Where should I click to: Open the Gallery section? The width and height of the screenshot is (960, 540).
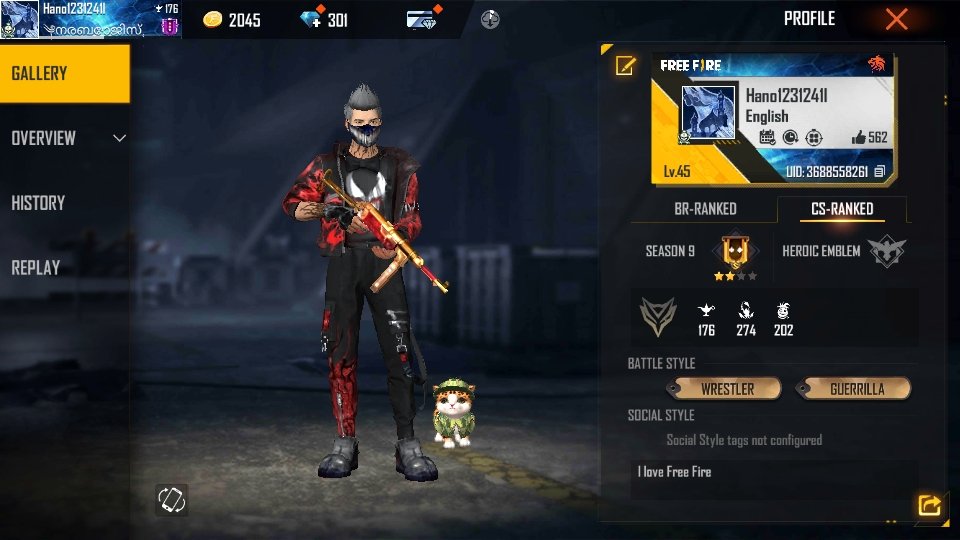tap(64, 73)
